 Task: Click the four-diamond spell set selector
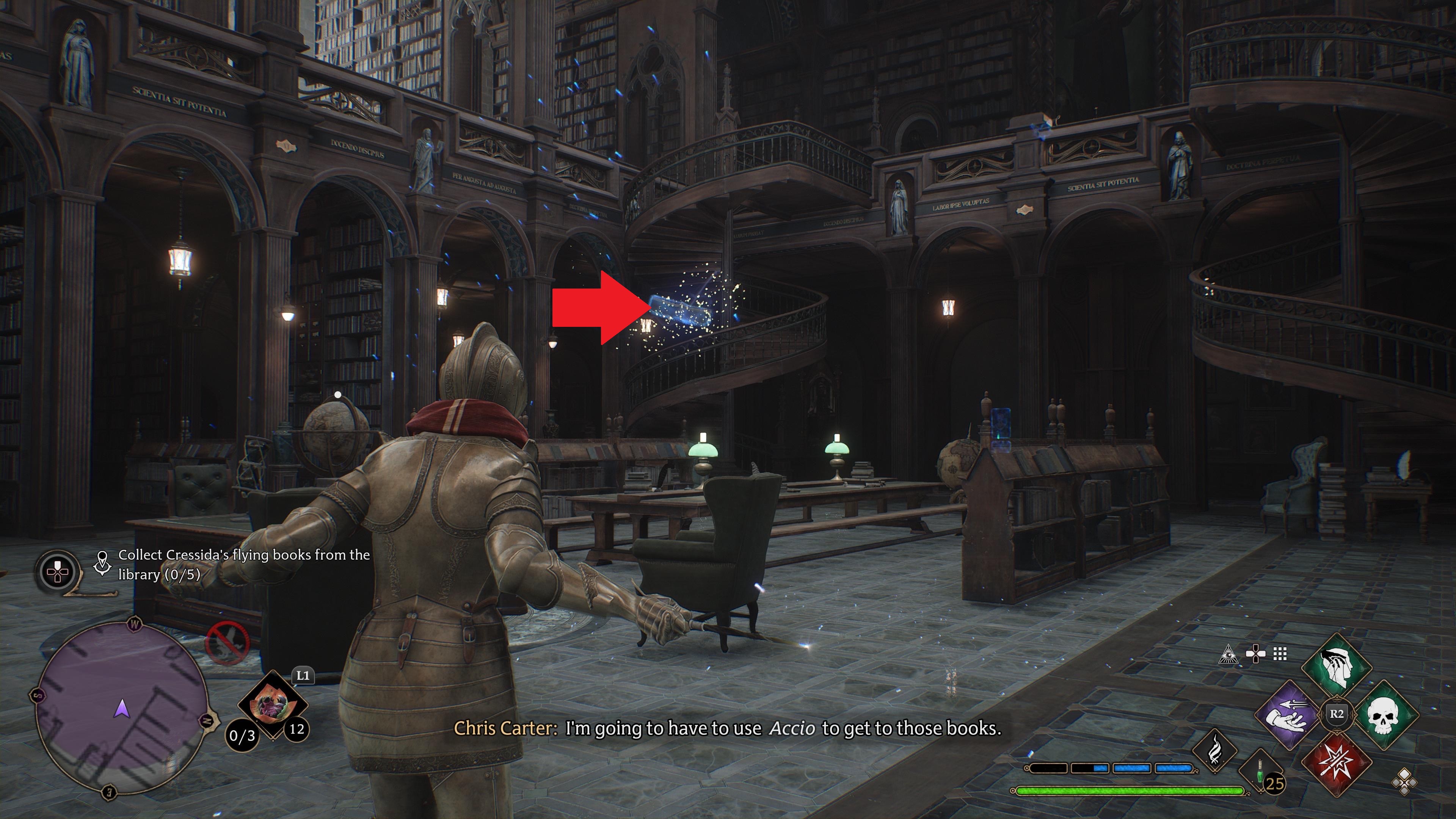1404,782
